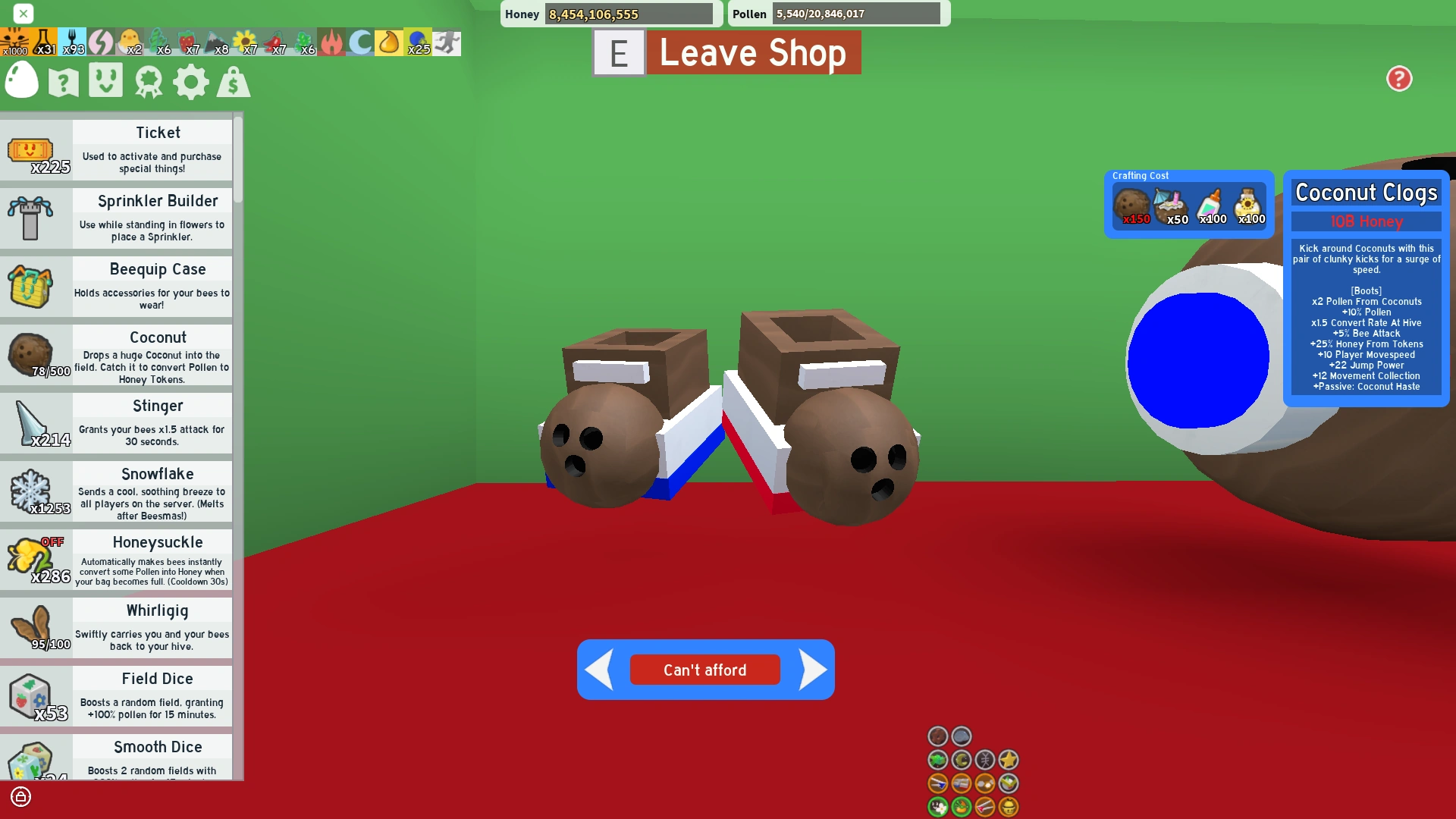Click the running movespeed buff icon
The height and width of the screenshot is (819, 1456).
tap(447, 42)
